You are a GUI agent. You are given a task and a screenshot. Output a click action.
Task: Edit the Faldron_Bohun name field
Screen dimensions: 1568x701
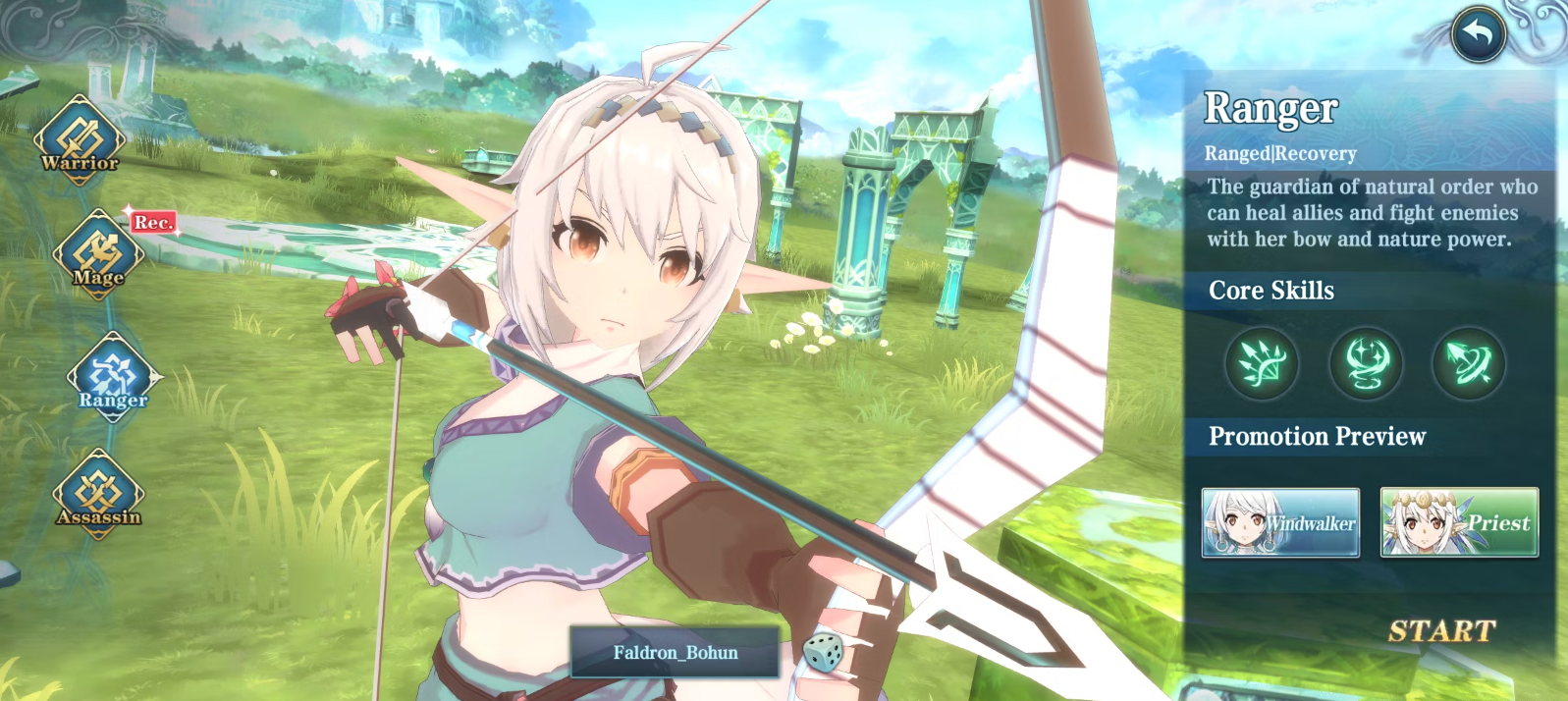(675, 653)
